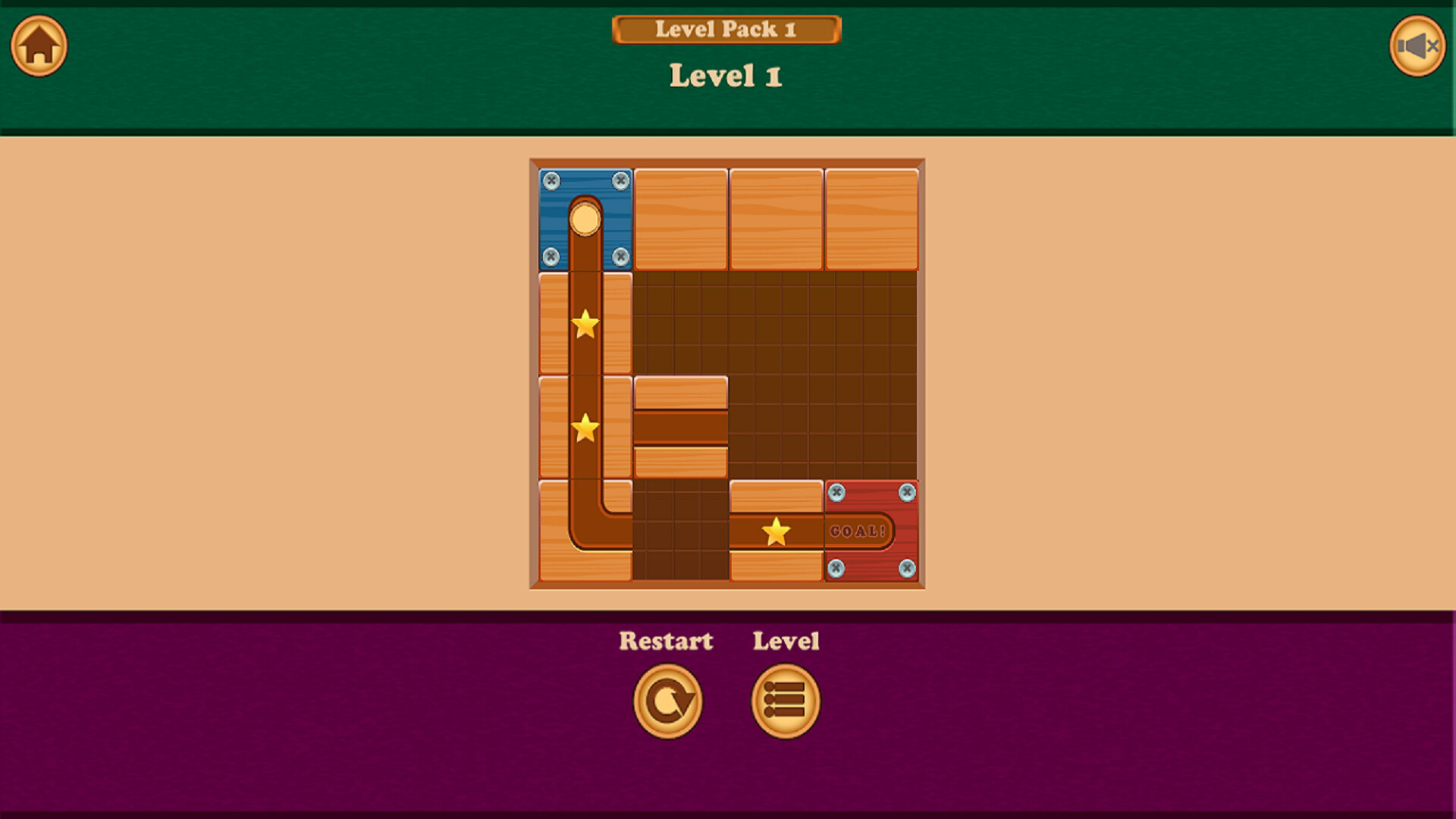Restart the current level
1456x819 pixels.
click(x=668, y=700)
